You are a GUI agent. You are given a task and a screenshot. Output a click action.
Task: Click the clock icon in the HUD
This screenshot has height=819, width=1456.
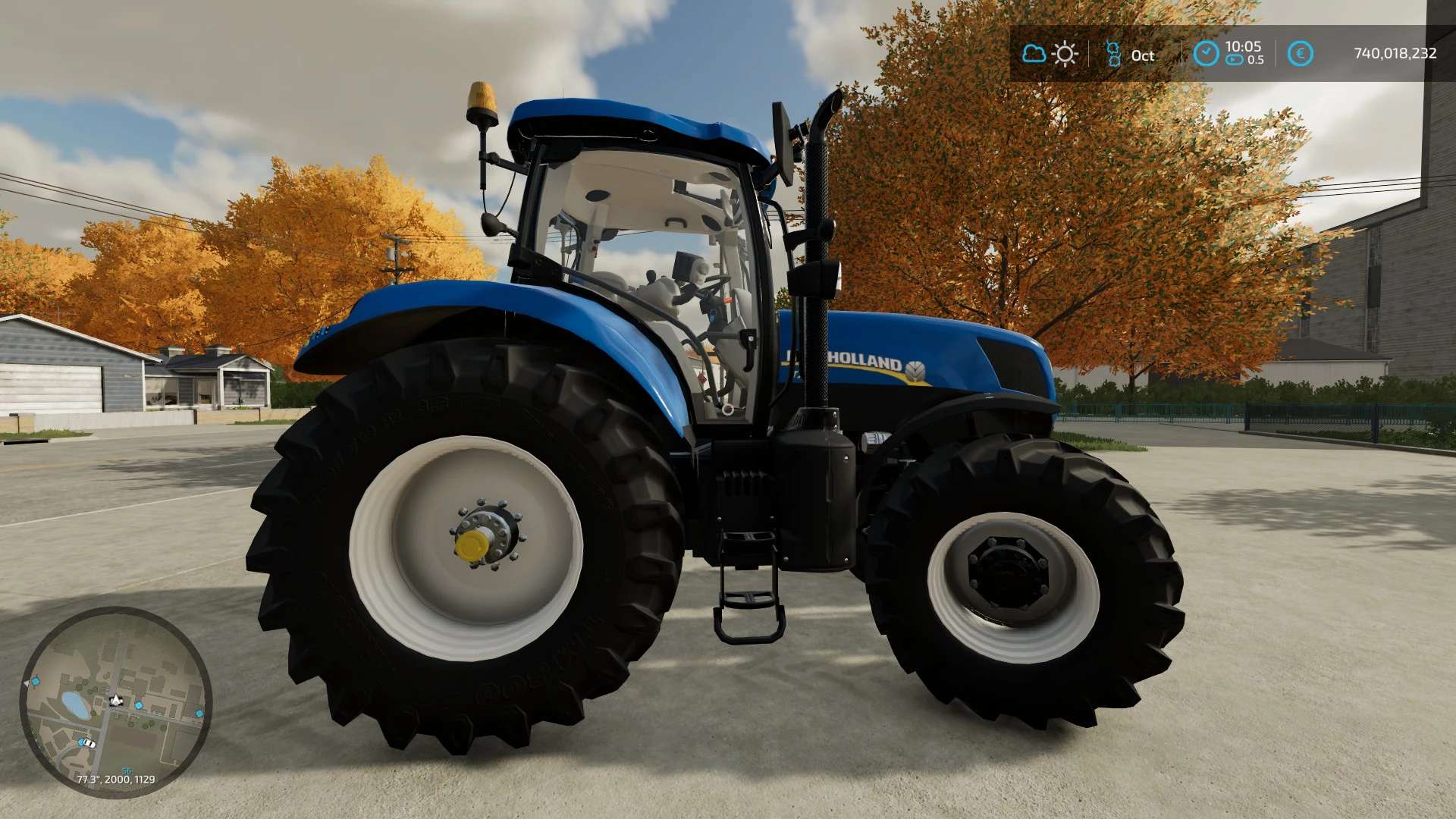pos(1206,54)
